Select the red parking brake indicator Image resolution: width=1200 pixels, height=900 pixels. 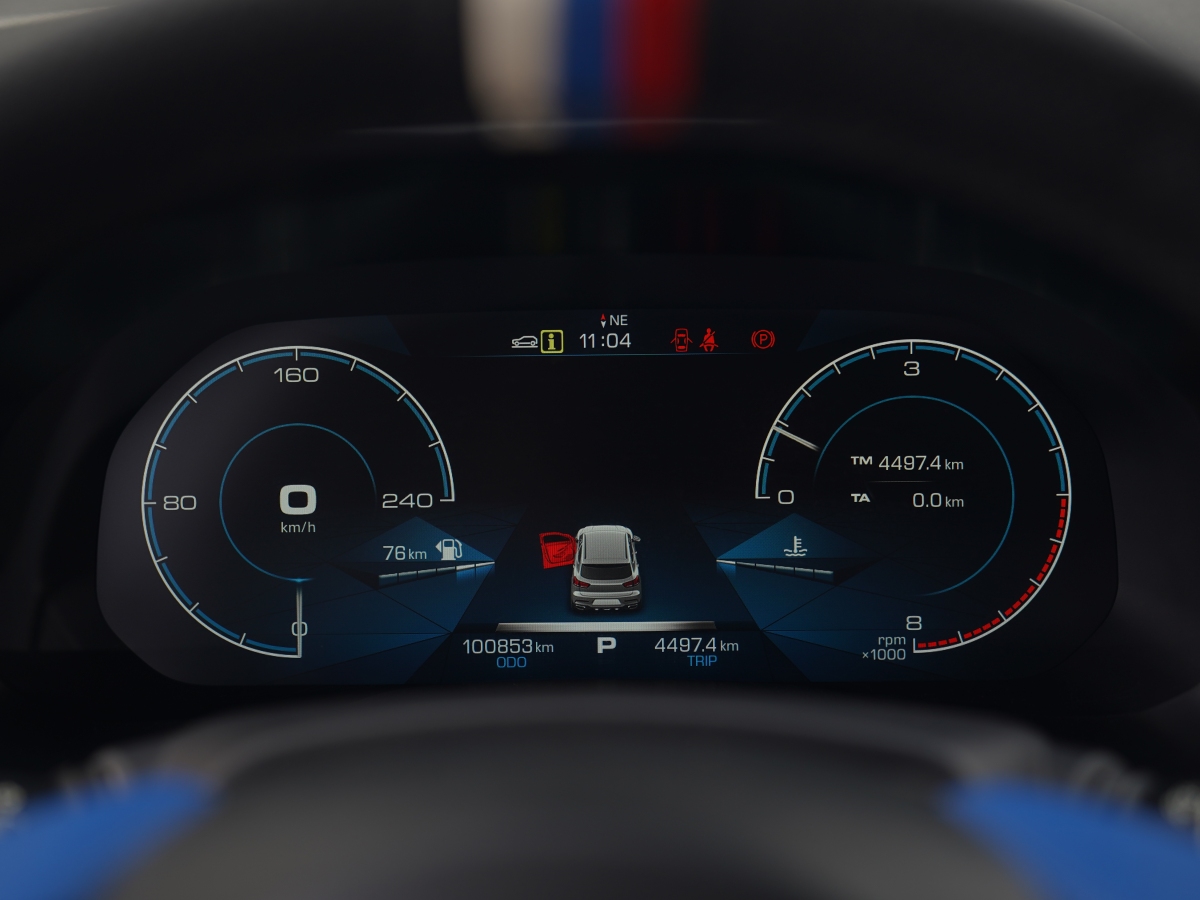pyautogui.click(x=762, y=340)
